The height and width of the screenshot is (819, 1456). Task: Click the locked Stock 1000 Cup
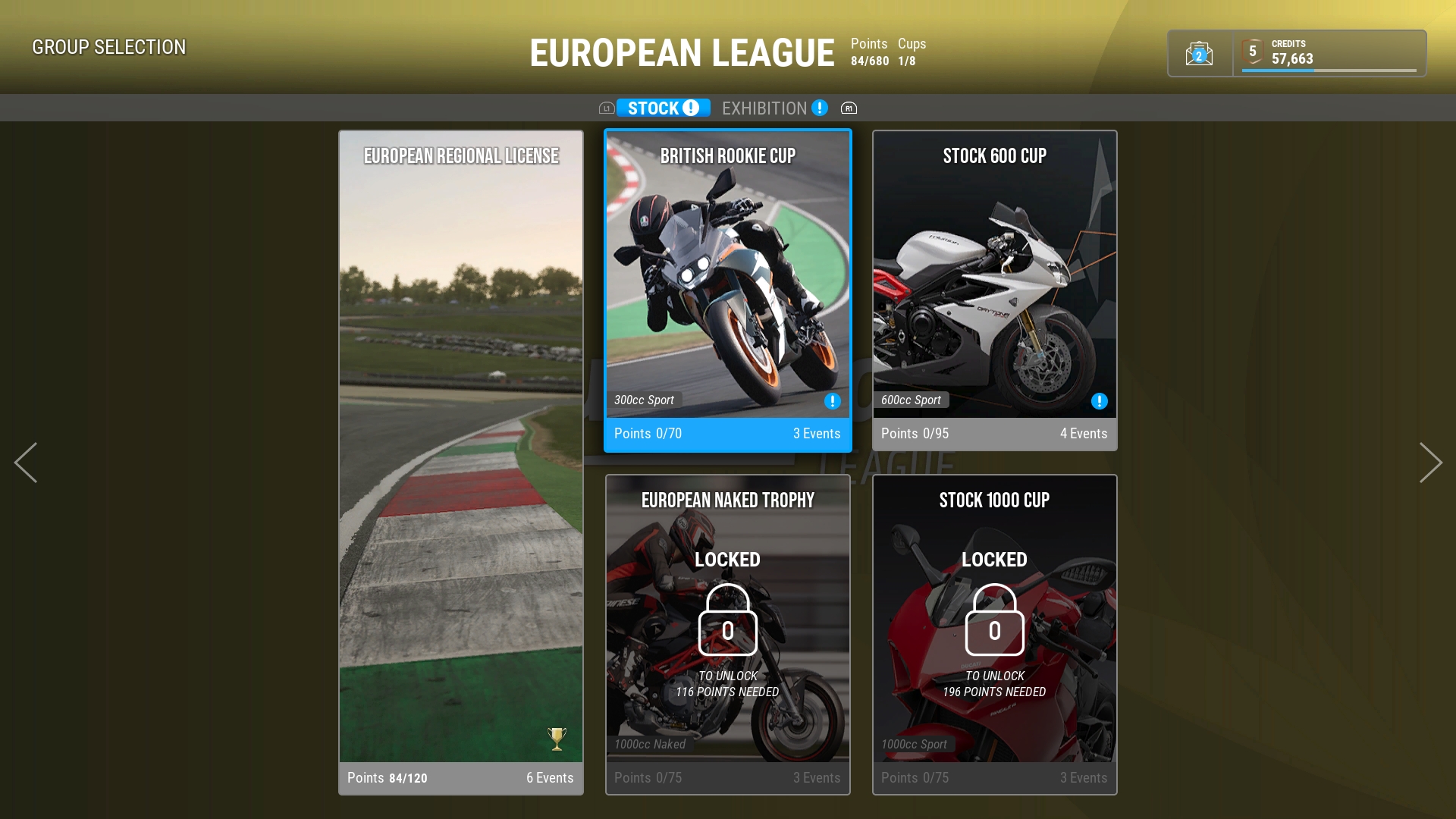994,634
